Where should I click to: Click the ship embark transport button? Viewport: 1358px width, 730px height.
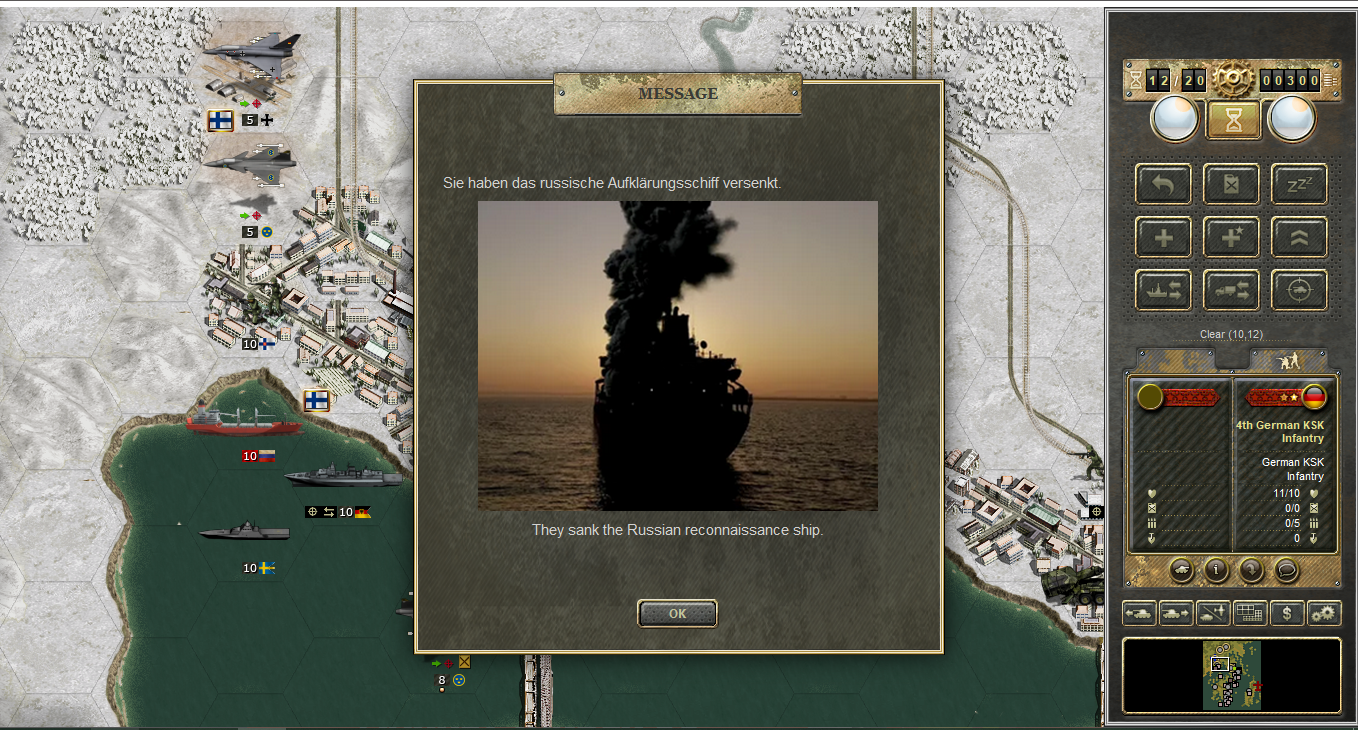[x=1163, y=290]
